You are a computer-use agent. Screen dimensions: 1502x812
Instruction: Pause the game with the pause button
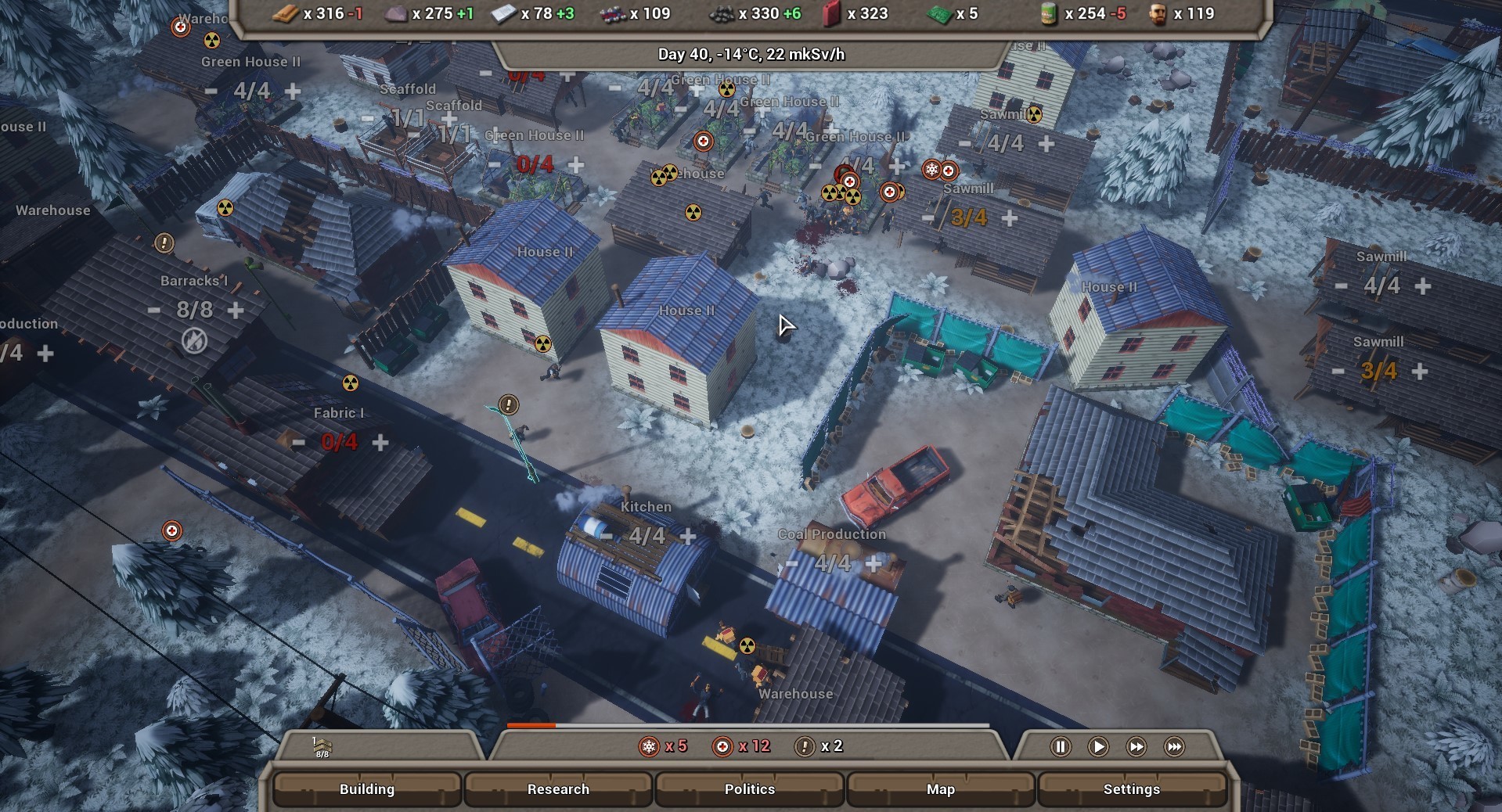click(x=1061, y=746)
